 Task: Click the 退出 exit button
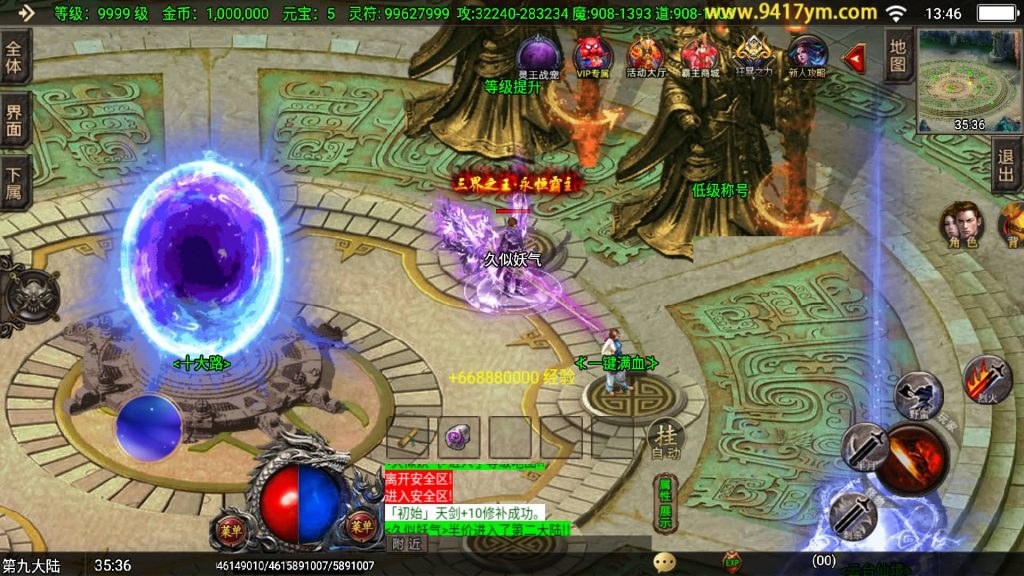click(1007, 166)
